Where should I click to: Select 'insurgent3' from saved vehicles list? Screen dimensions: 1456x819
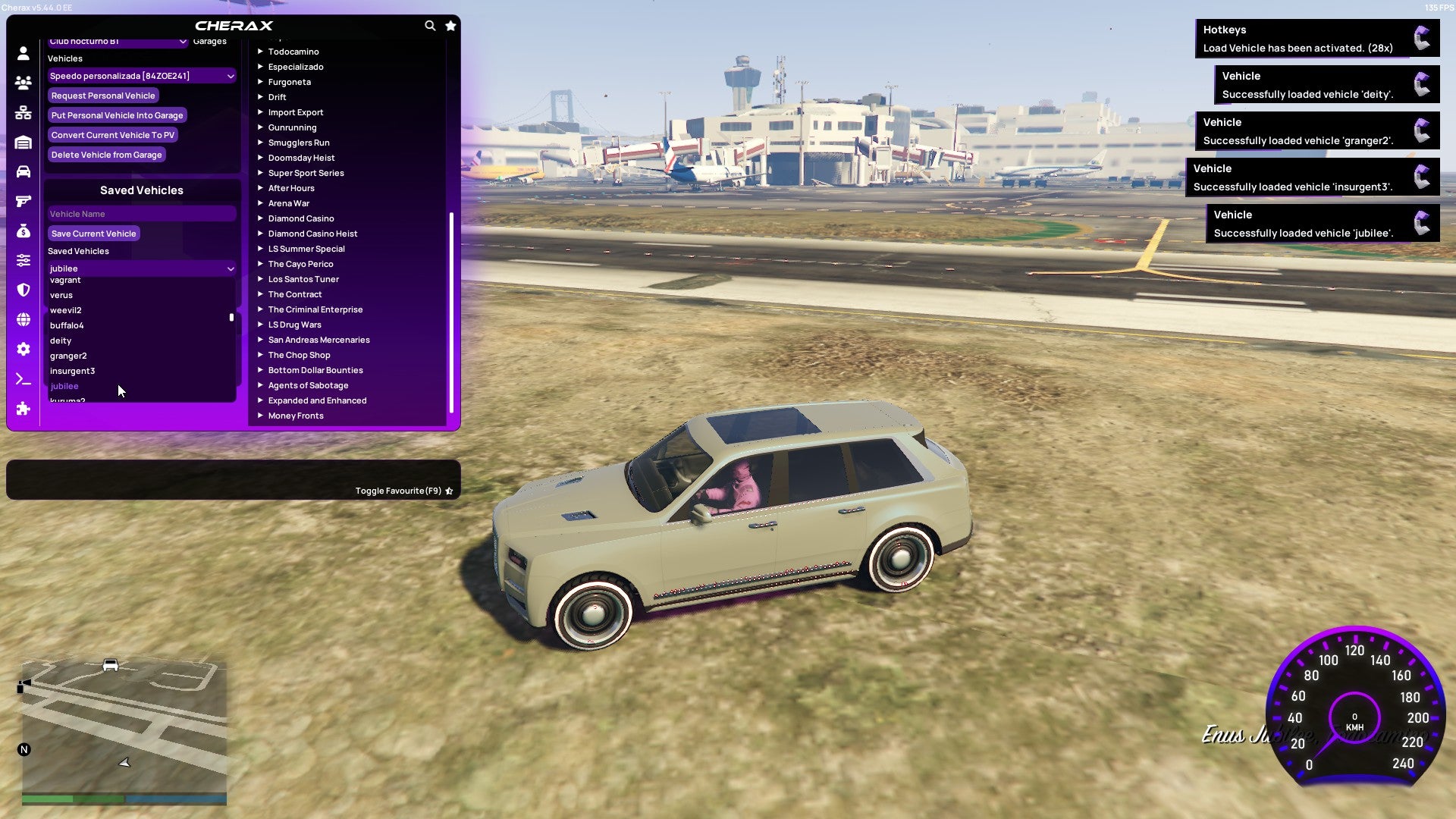point(72,370)
